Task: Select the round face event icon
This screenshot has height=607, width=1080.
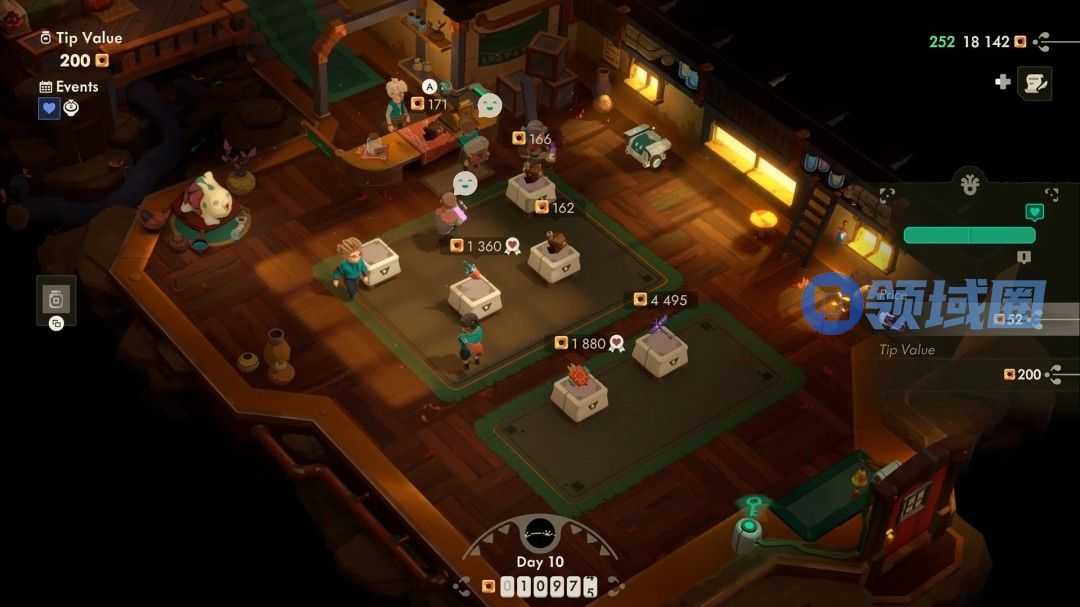Action: coord(72,108)
